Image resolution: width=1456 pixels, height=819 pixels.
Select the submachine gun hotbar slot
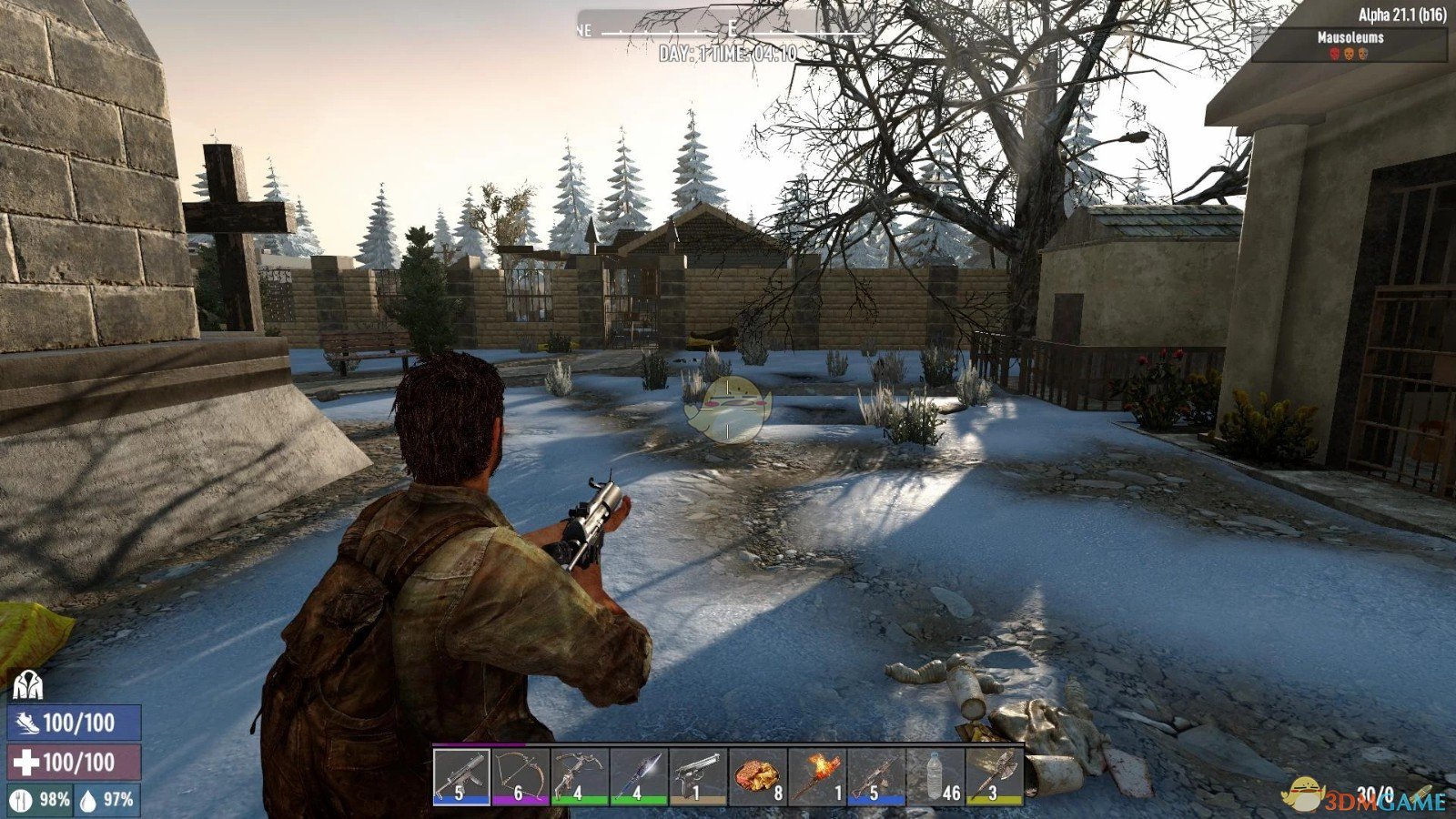pos(460,776)
